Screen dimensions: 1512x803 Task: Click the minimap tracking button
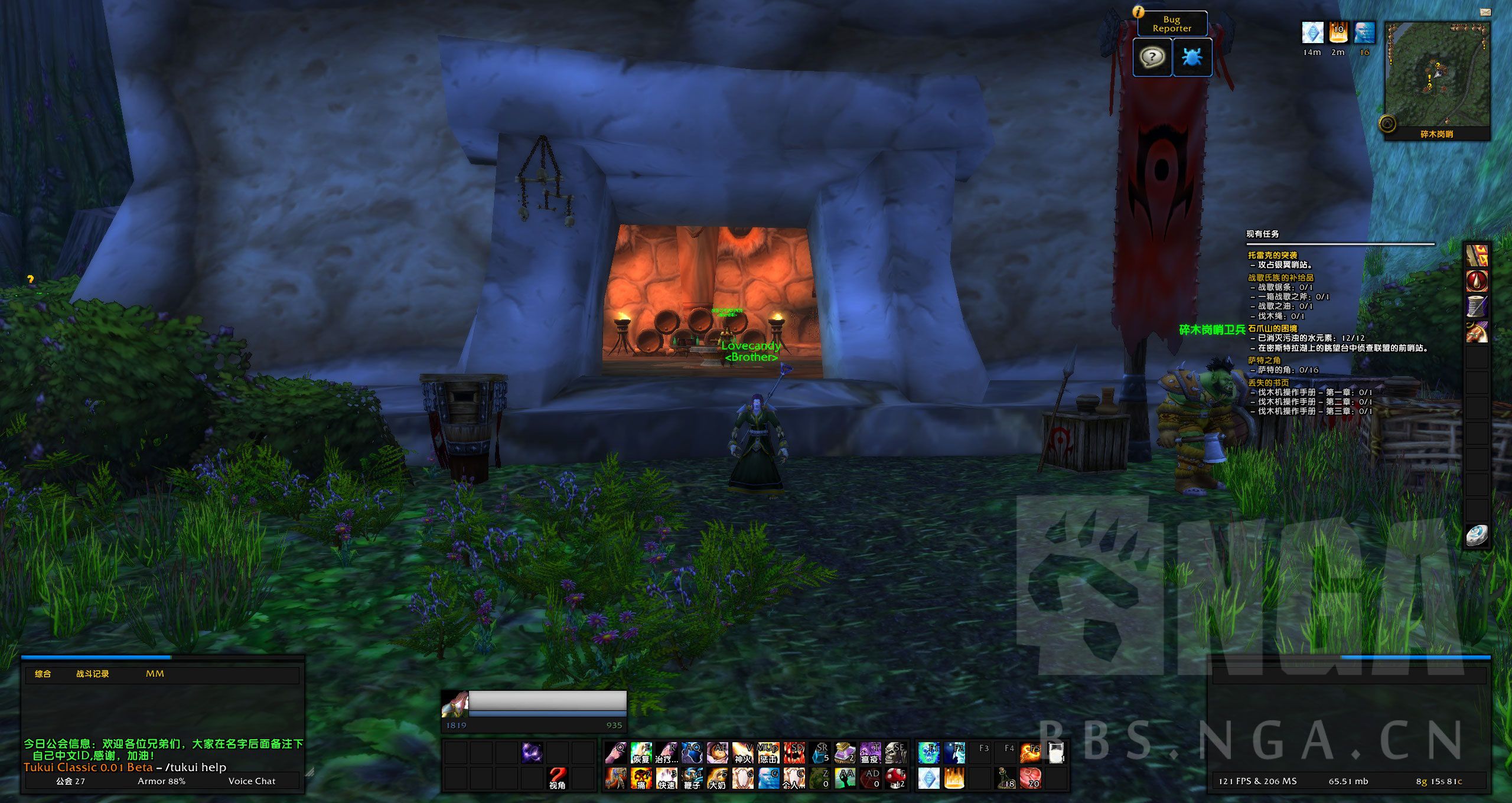[x=1387, y=124]
